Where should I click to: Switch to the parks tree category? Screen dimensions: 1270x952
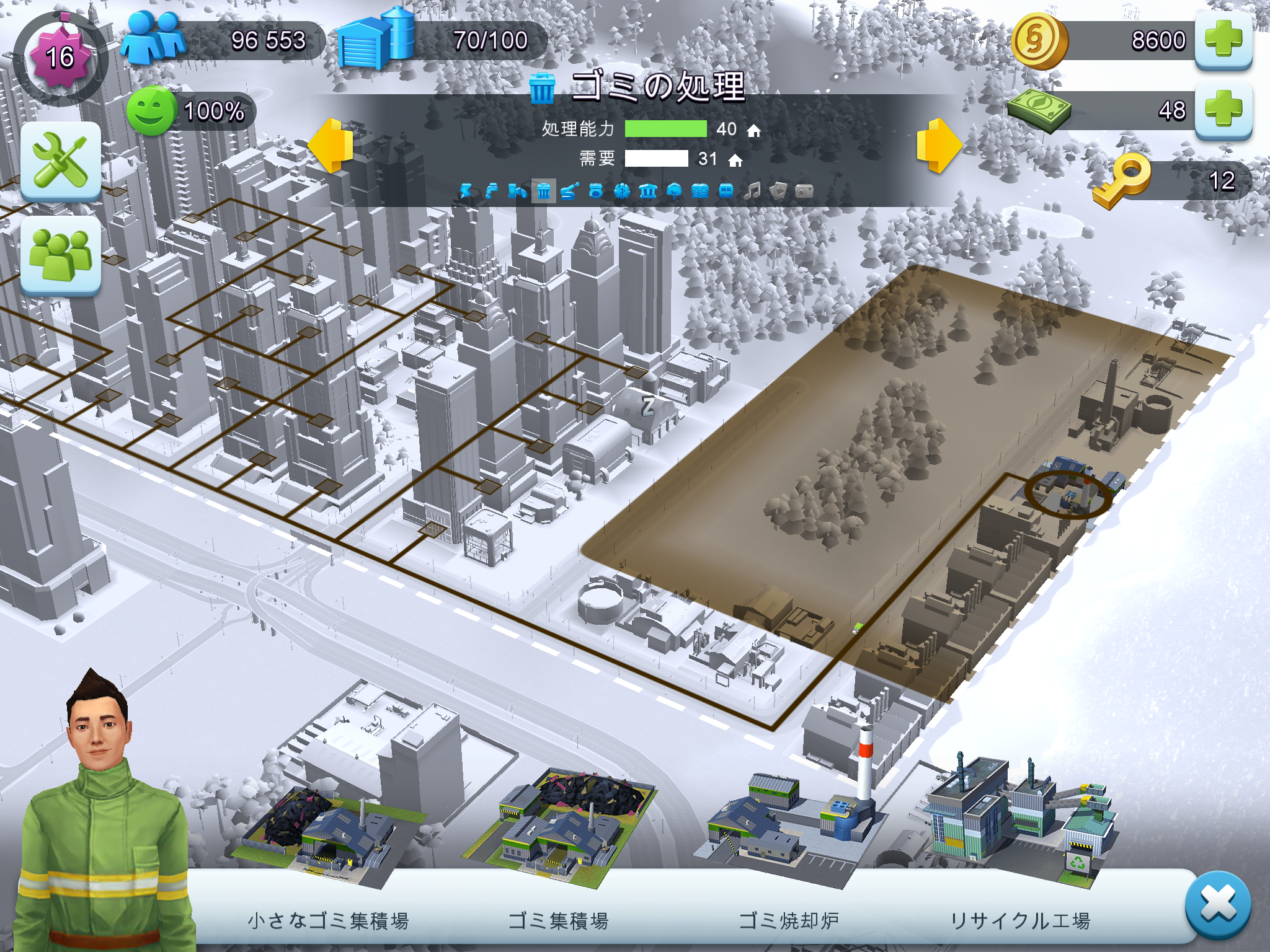(674, 191)
